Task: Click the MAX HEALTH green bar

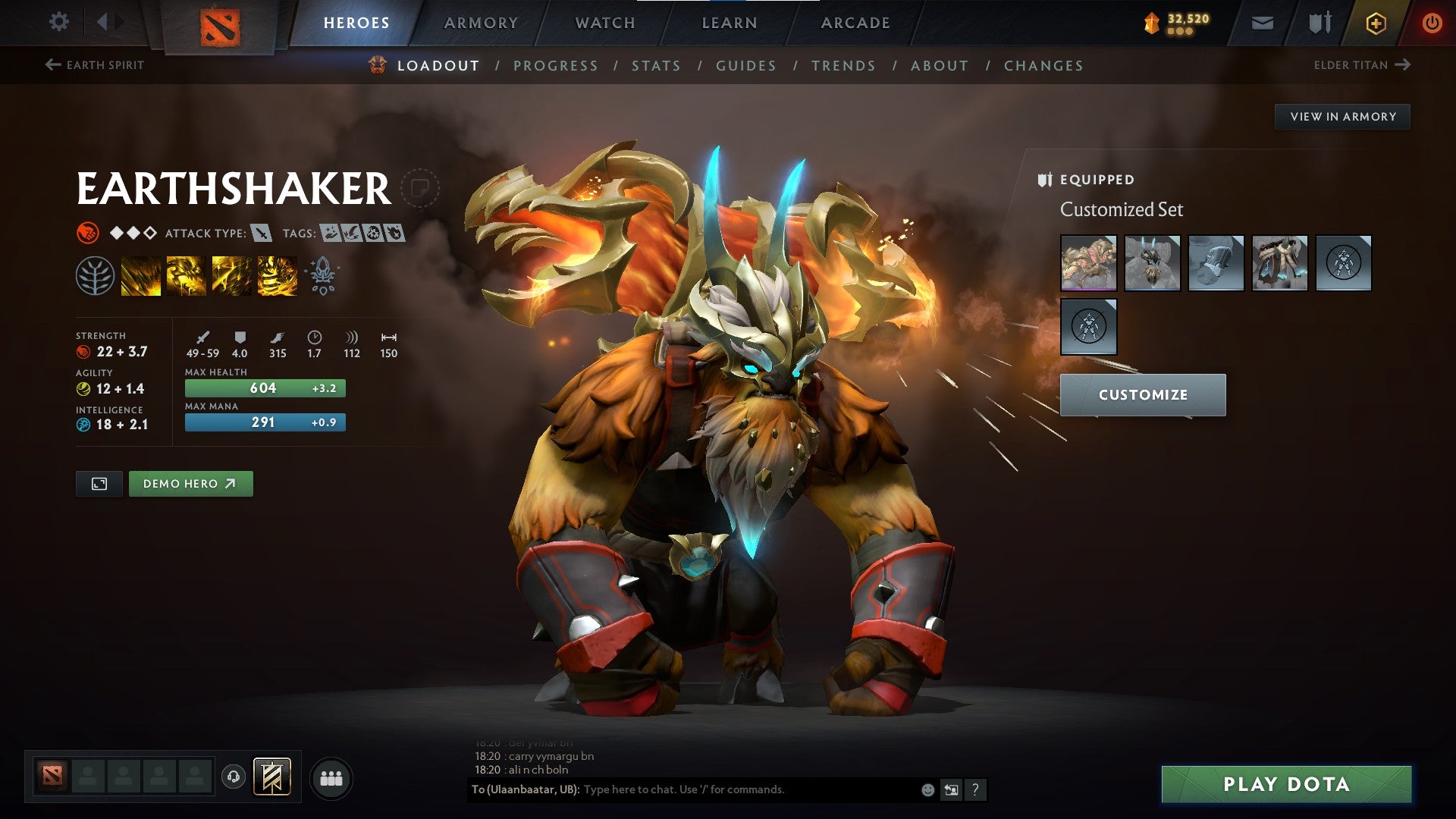Action: (x=264, y=388)
